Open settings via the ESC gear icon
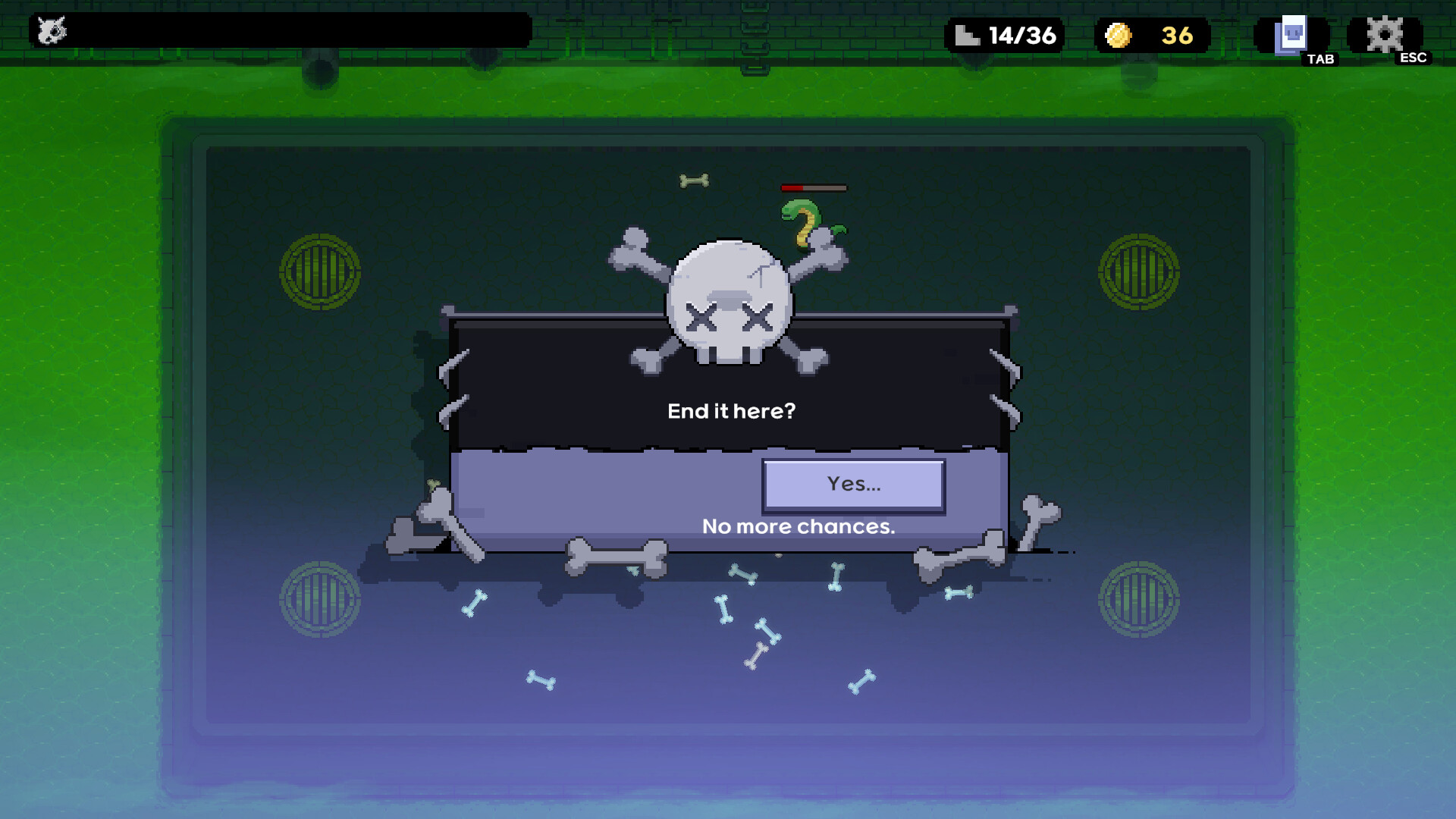 tap(1386, 33)
